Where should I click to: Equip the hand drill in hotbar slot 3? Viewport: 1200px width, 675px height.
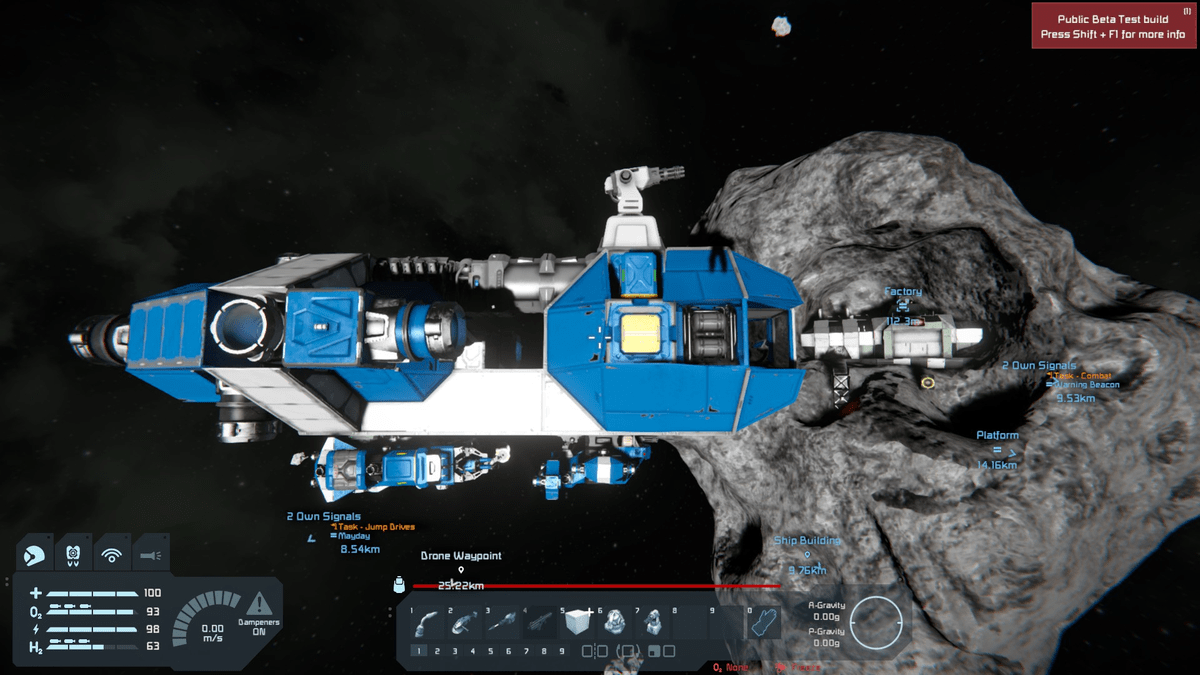[x=501, y=623]
